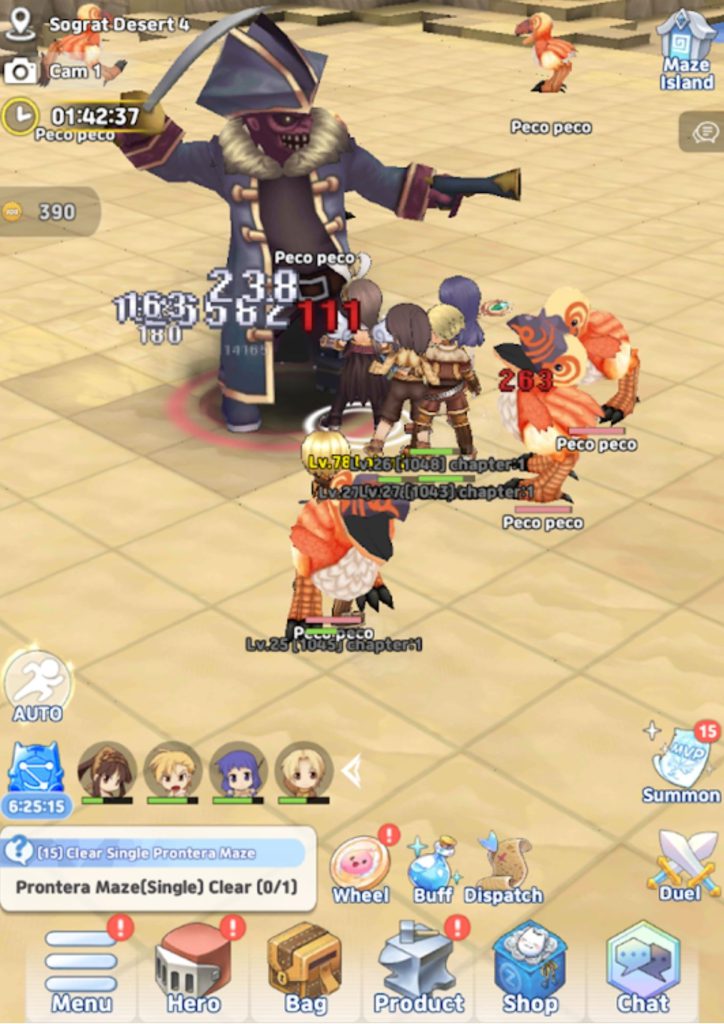Open the Dispatch scroll

point(504,866)
